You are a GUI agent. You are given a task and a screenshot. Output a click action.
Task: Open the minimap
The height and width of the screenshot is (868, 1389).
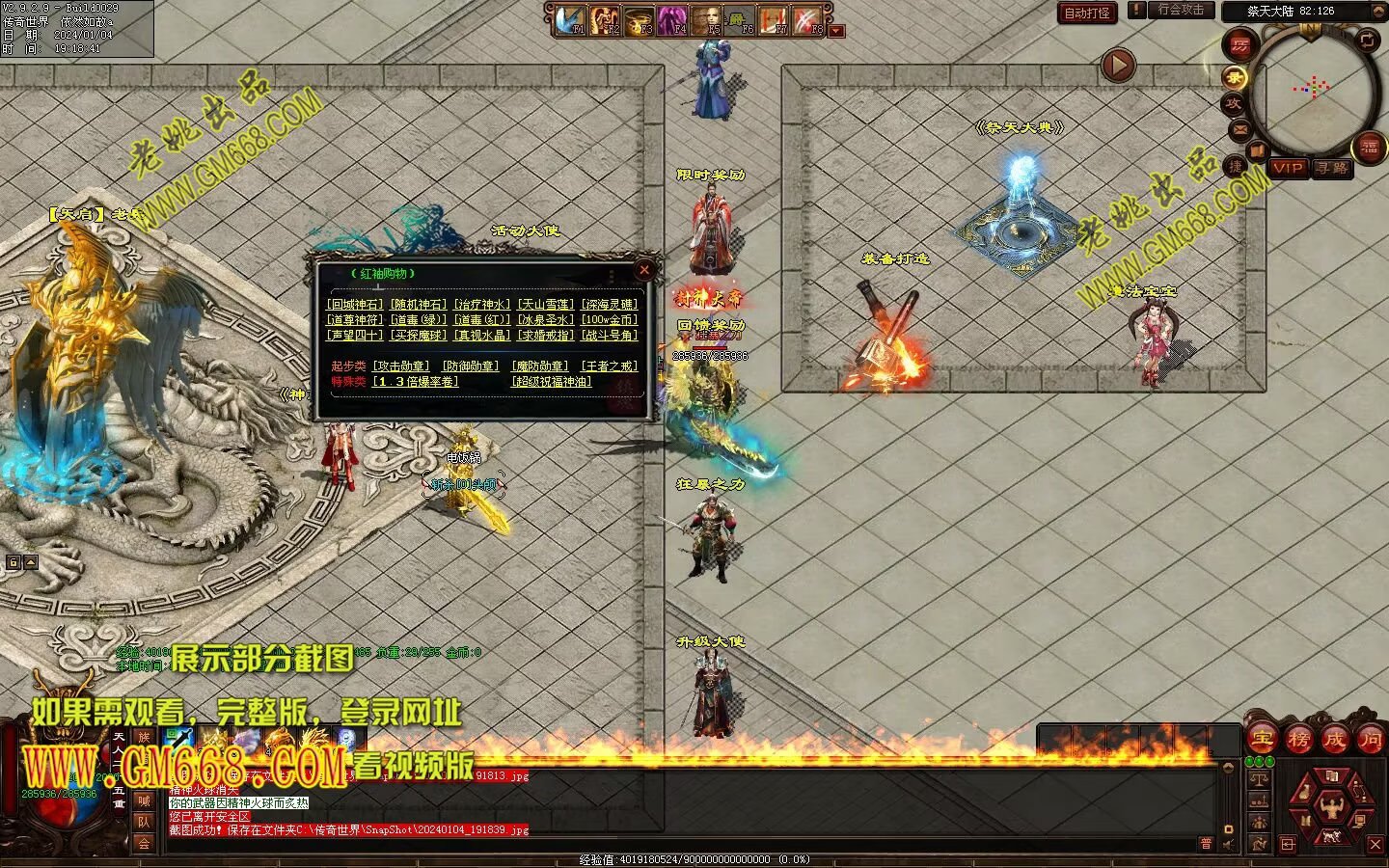(1314, 89)
